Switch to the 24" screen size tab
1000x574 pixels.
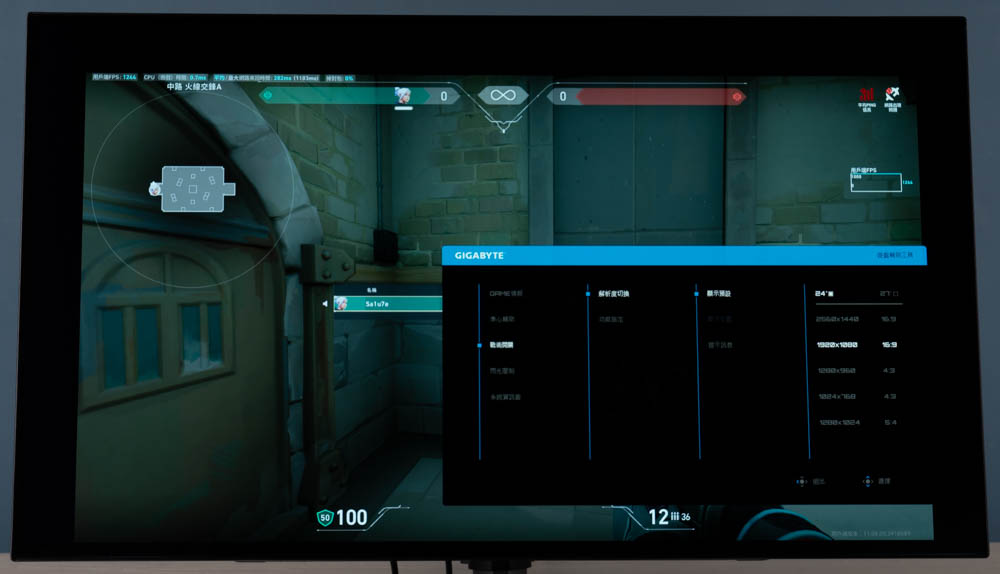coord(825,294)
